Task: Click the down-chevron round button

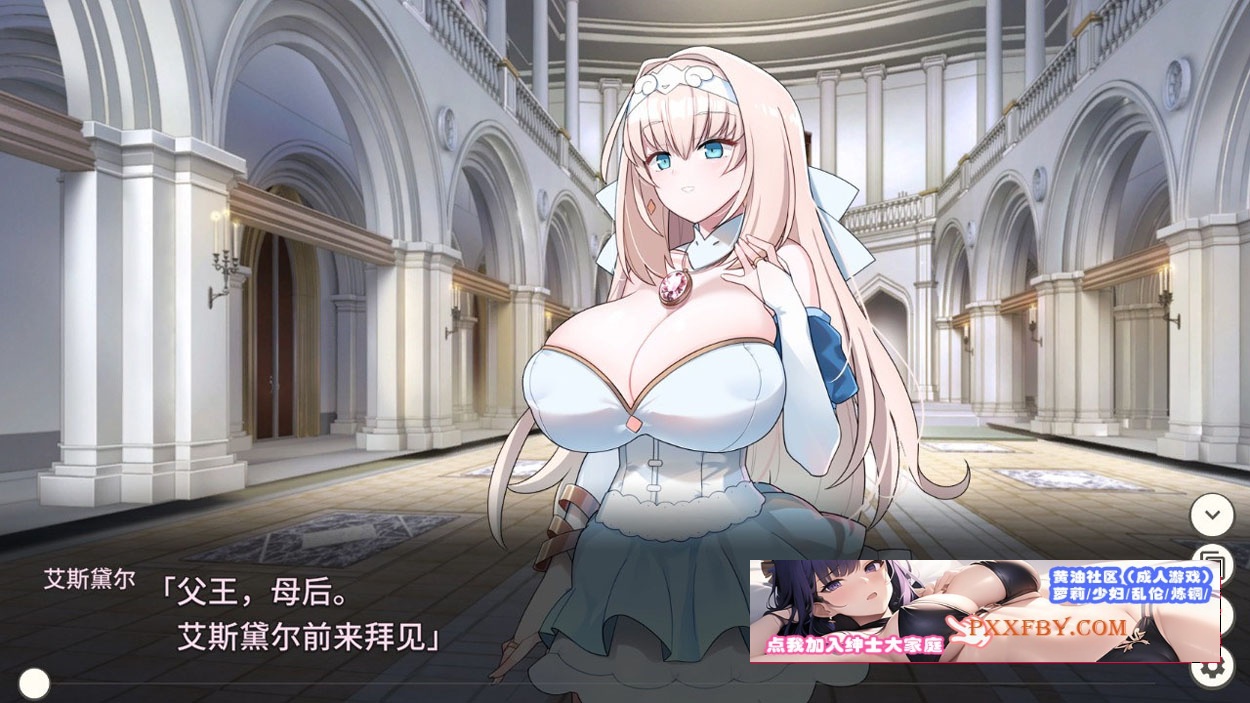Action: 1212,515
